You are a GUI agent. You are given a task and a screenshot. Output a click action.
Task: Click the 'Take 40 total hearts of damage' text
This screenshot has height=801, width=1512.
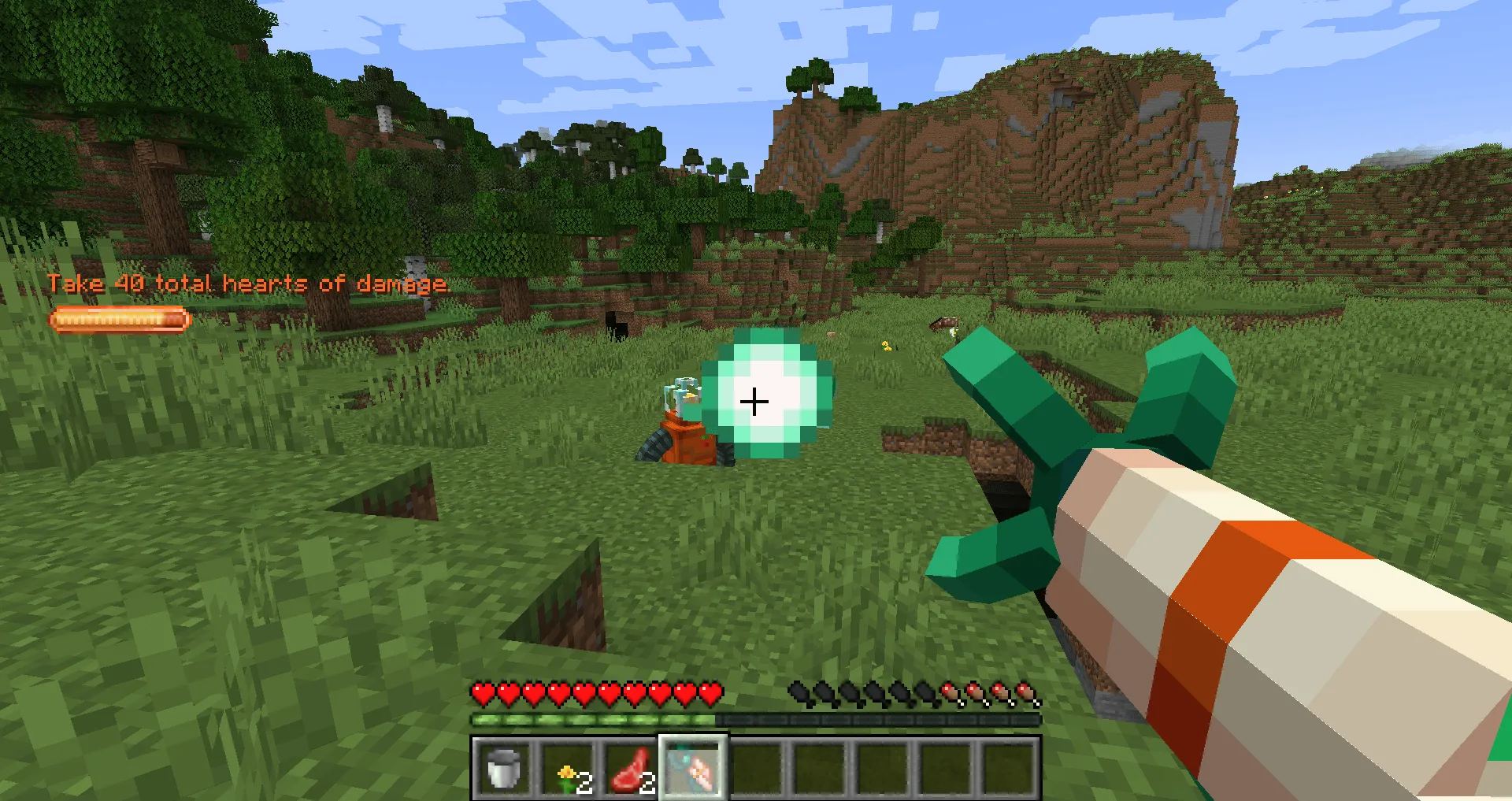(250, 282)
